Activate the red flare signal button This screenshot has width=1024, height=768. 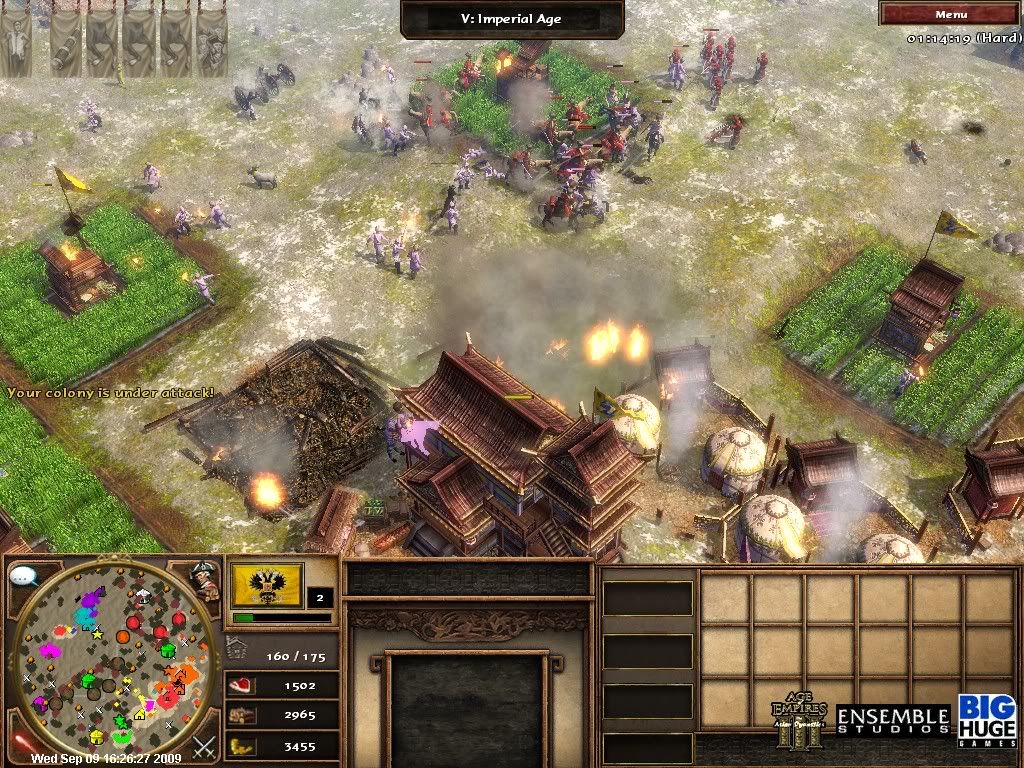(x=20, y=742)
